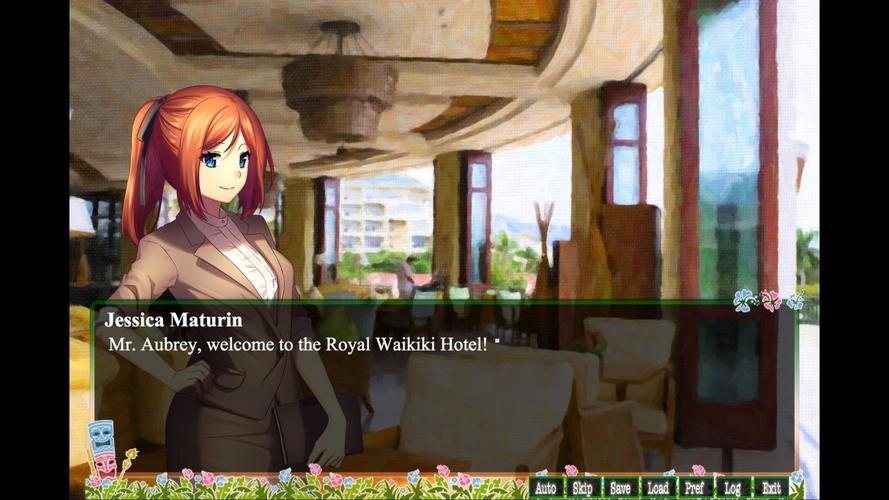
Task: Open the Load menu
Action: click(658, 488)
